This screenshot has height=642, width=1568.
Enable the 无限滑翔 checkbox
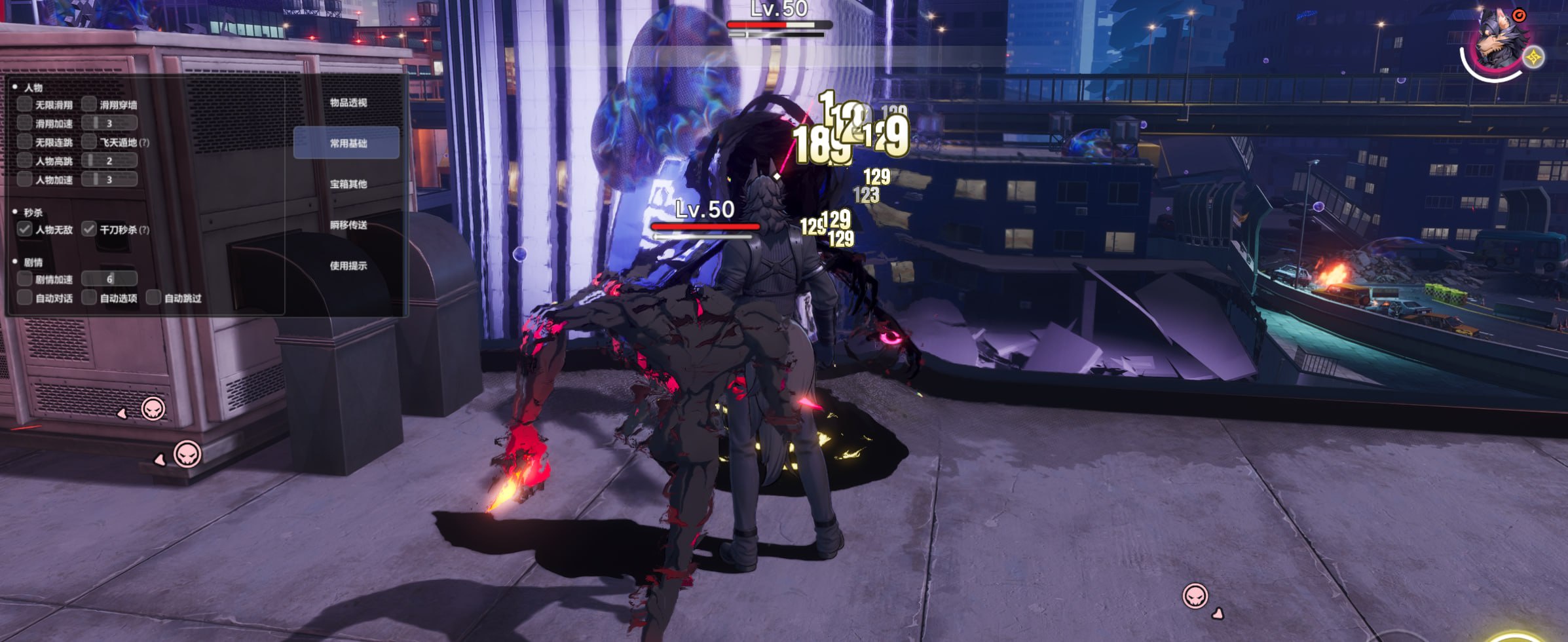(25, 104)
